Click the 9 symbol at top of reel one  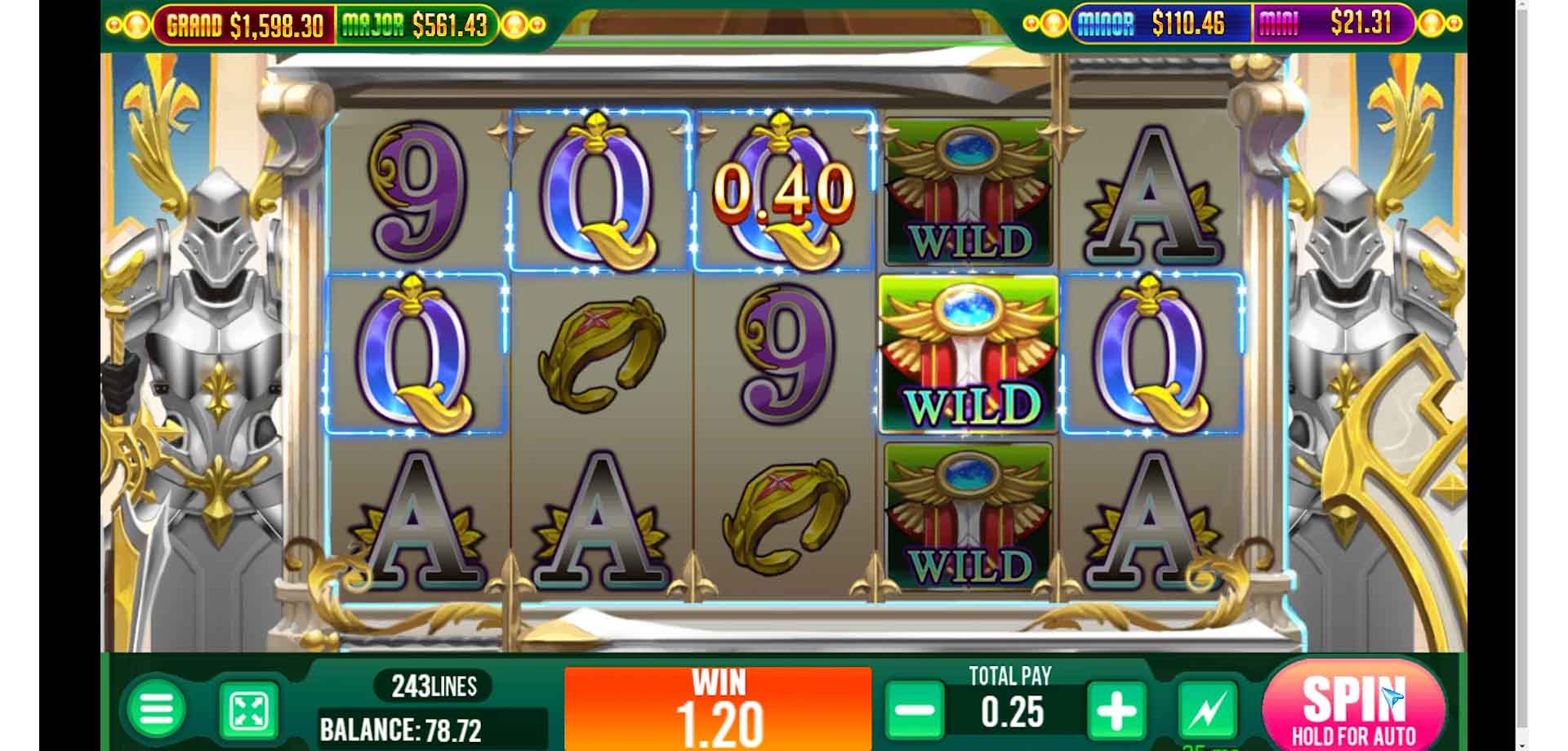coord(416,192)
